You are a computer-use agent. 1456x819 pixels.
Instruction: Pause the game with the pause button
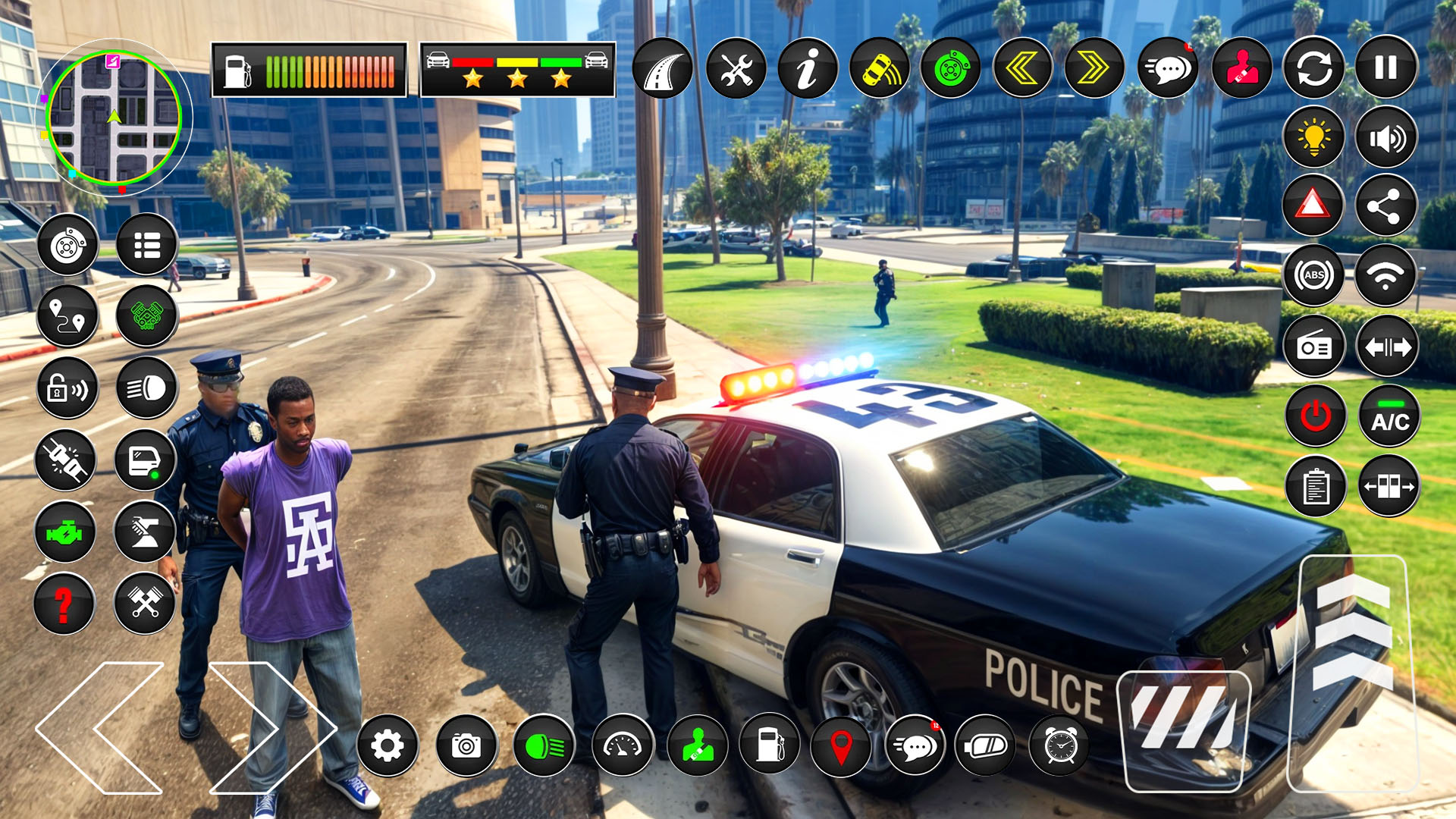(x=1385, y=68)
